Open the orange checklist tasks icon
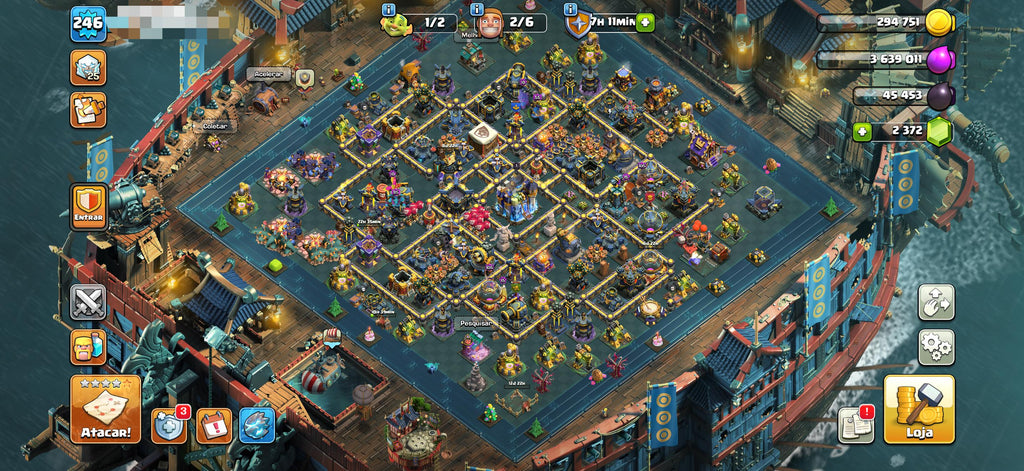Viewport: 1024px width, 471px height. (88, 110)
